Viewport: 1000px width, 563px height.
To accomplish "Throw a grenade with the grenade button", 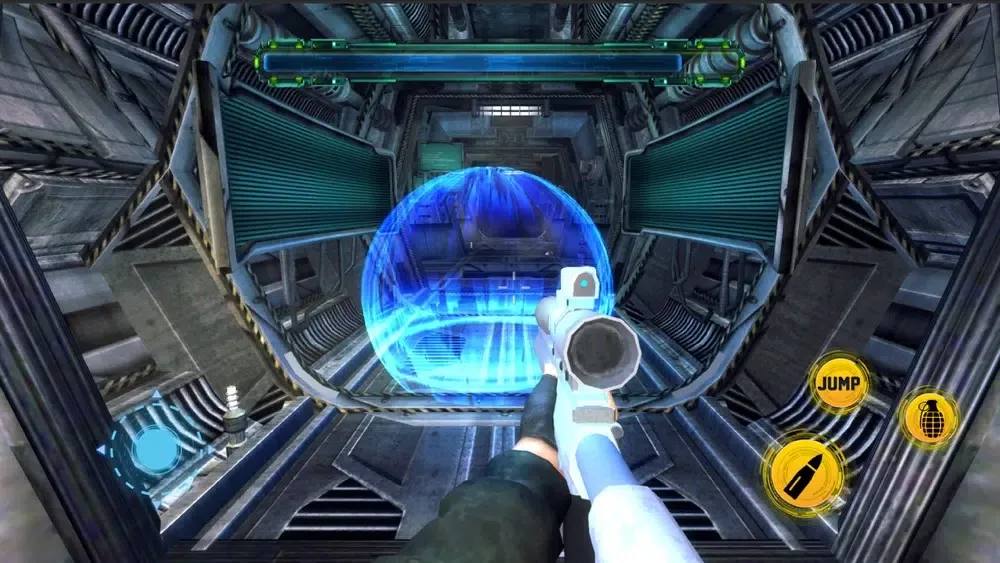I will (929, 417).
